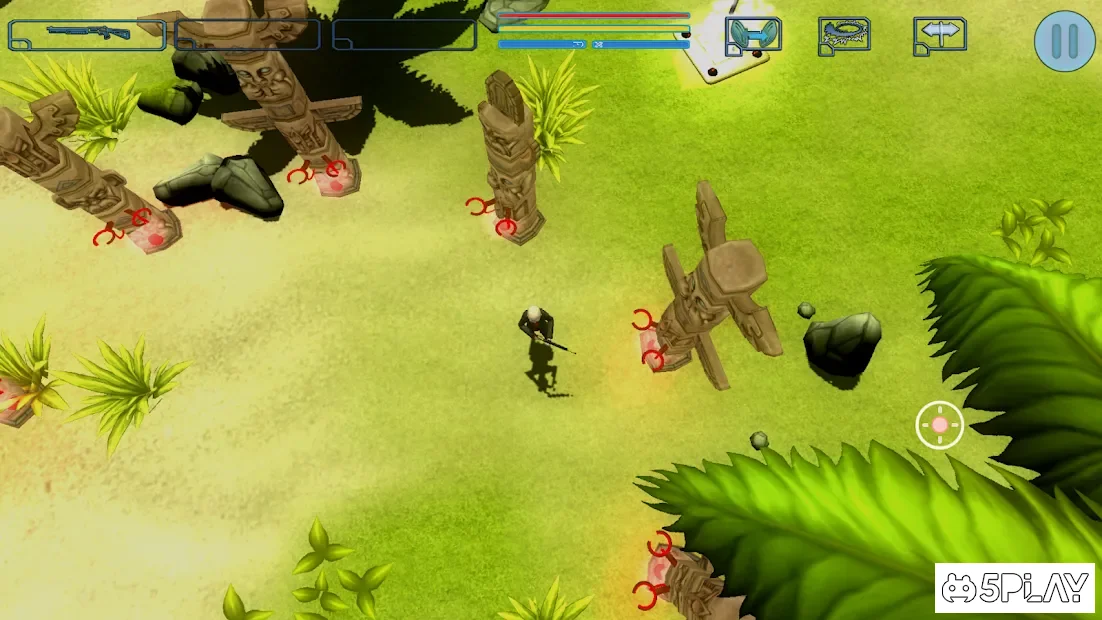Pause the game

click(1064, 41)
